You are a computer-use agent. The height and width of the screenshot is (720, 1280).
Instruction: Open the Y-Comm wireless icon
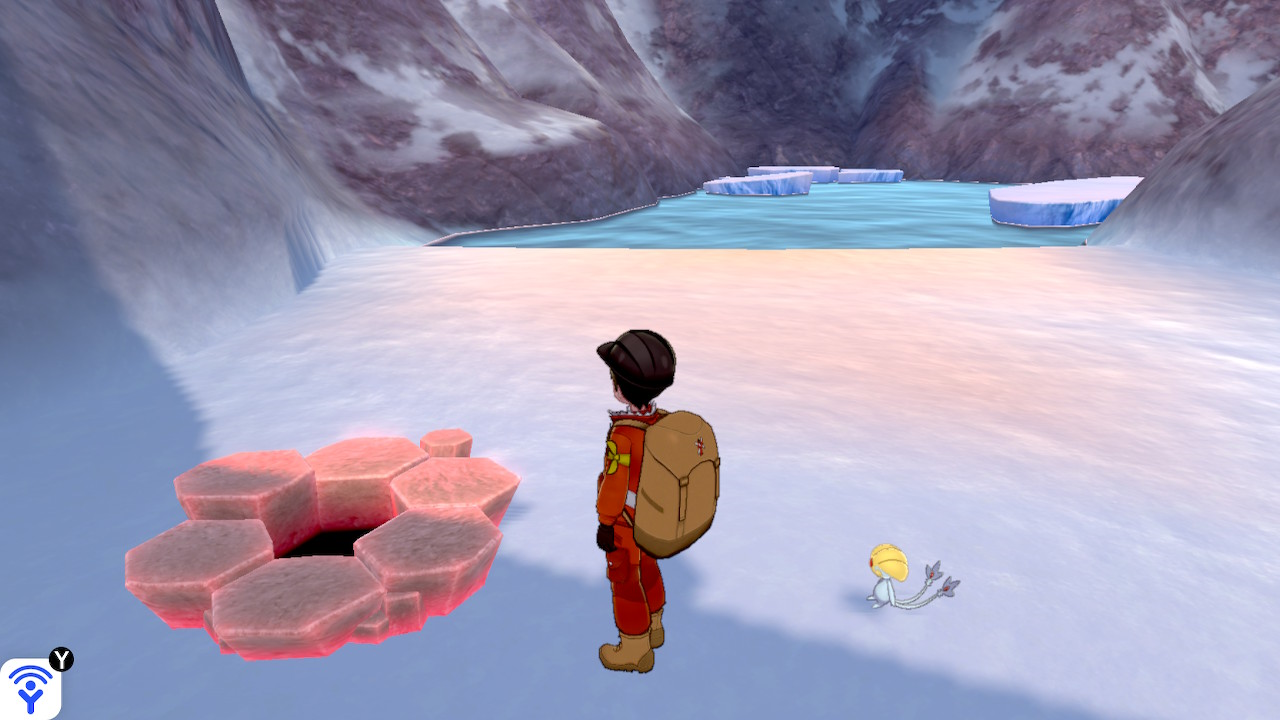tap(30, 688)
